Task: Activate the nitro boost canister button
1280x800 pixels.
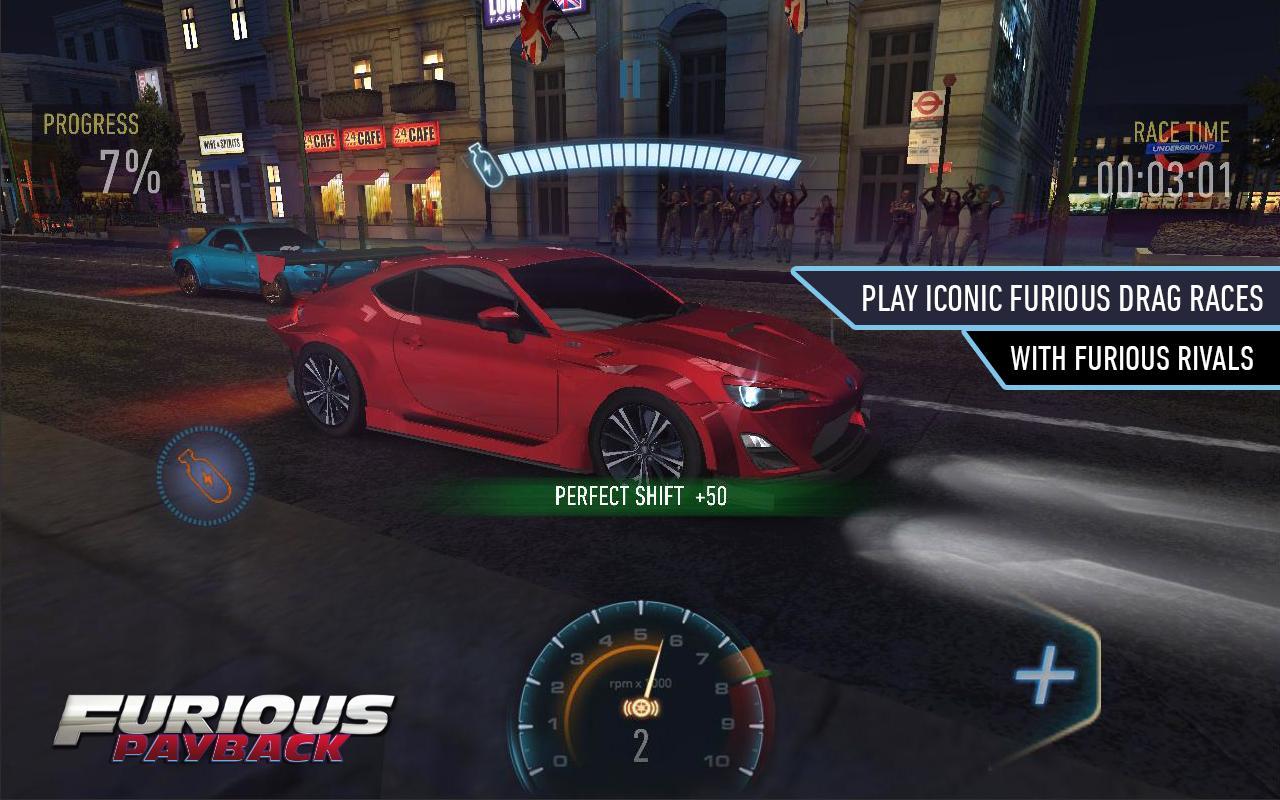Action: [x=205, y=476]
